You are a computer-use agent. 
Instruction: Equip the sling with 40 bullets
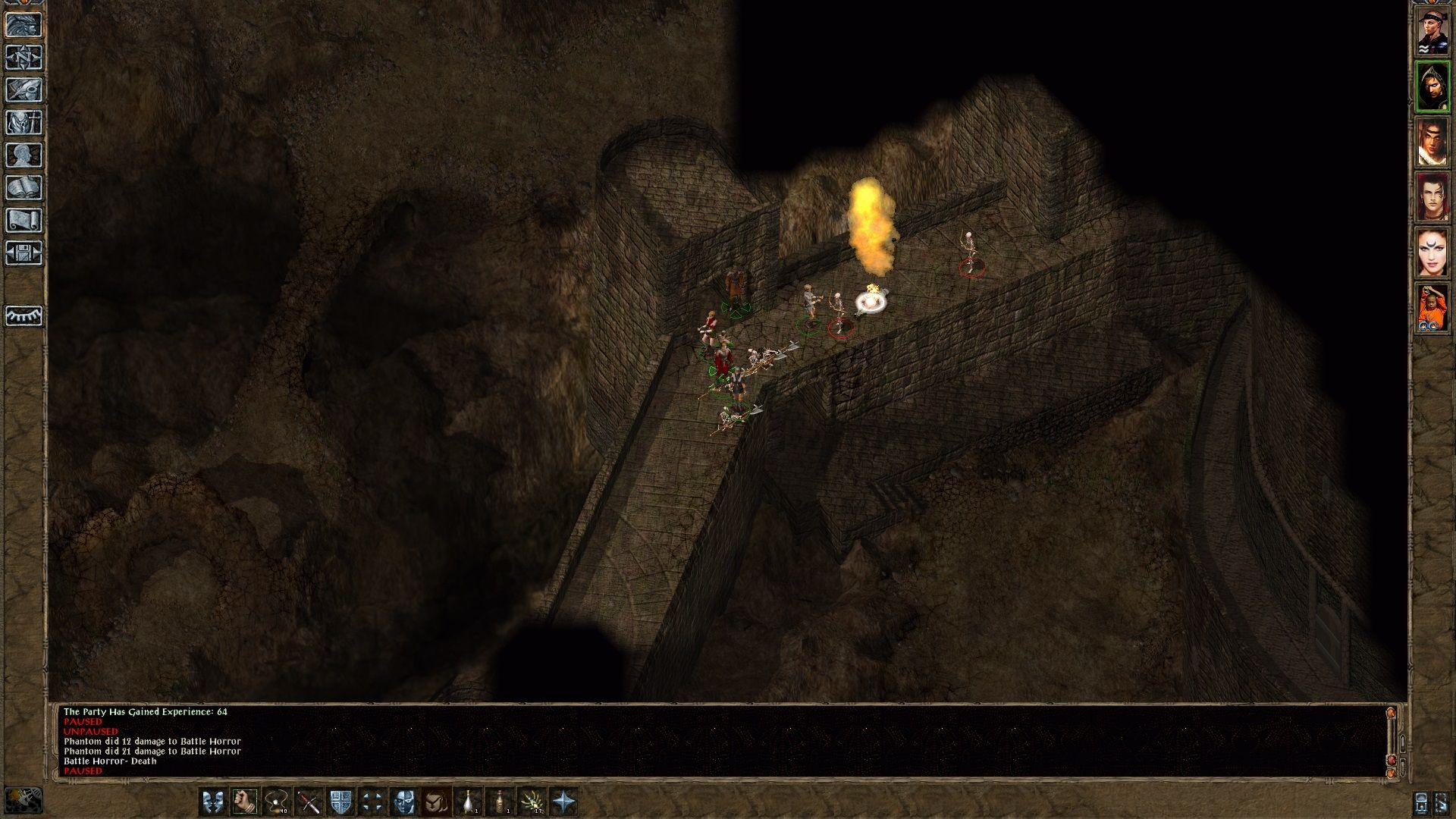click(277, 802)
